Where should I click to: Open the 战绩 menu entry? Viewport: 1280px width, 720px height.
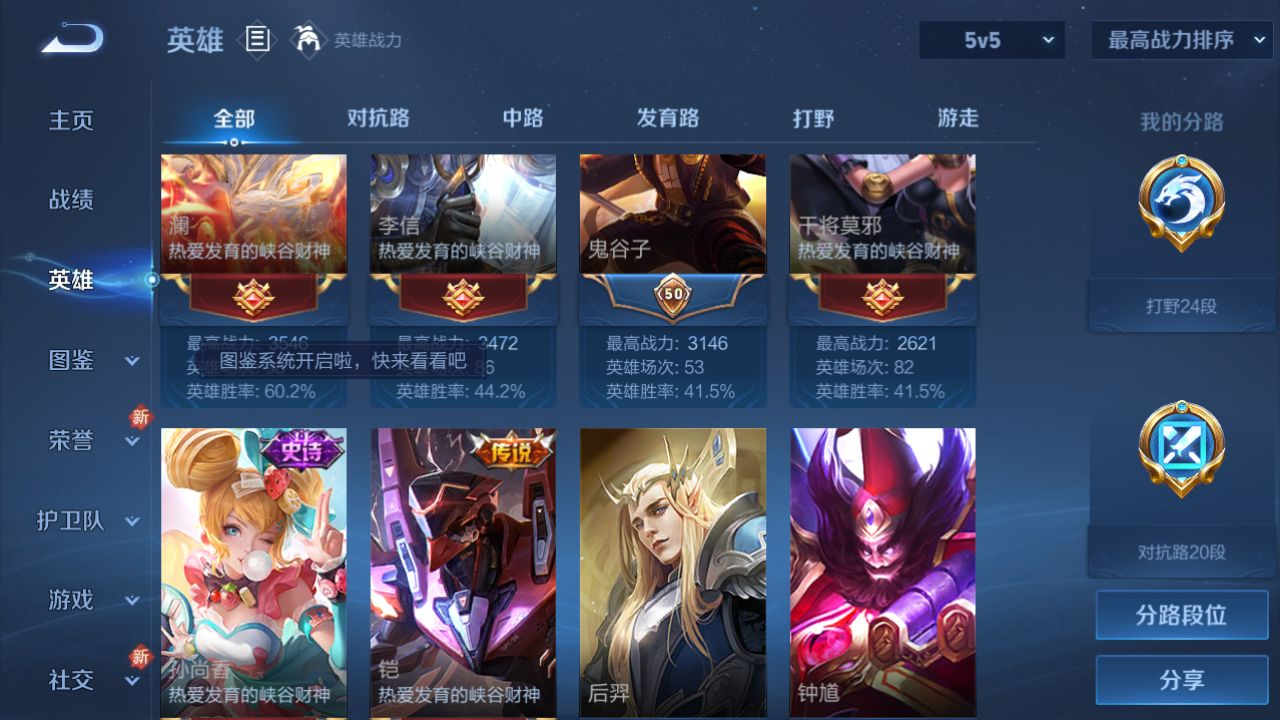click(x=71, y=200)
